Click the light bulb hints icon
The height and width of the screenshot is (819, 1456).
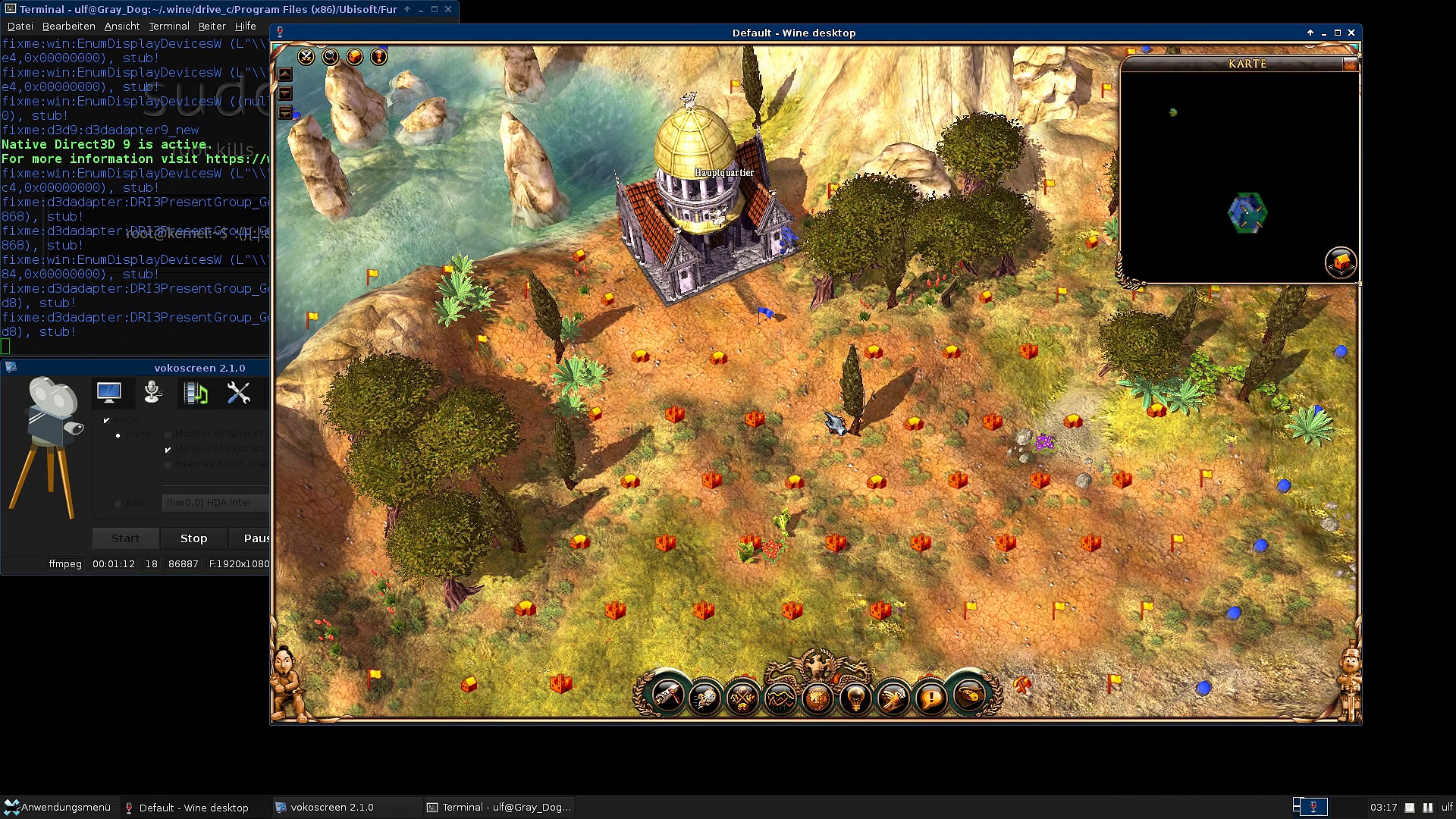pos(855,697)
